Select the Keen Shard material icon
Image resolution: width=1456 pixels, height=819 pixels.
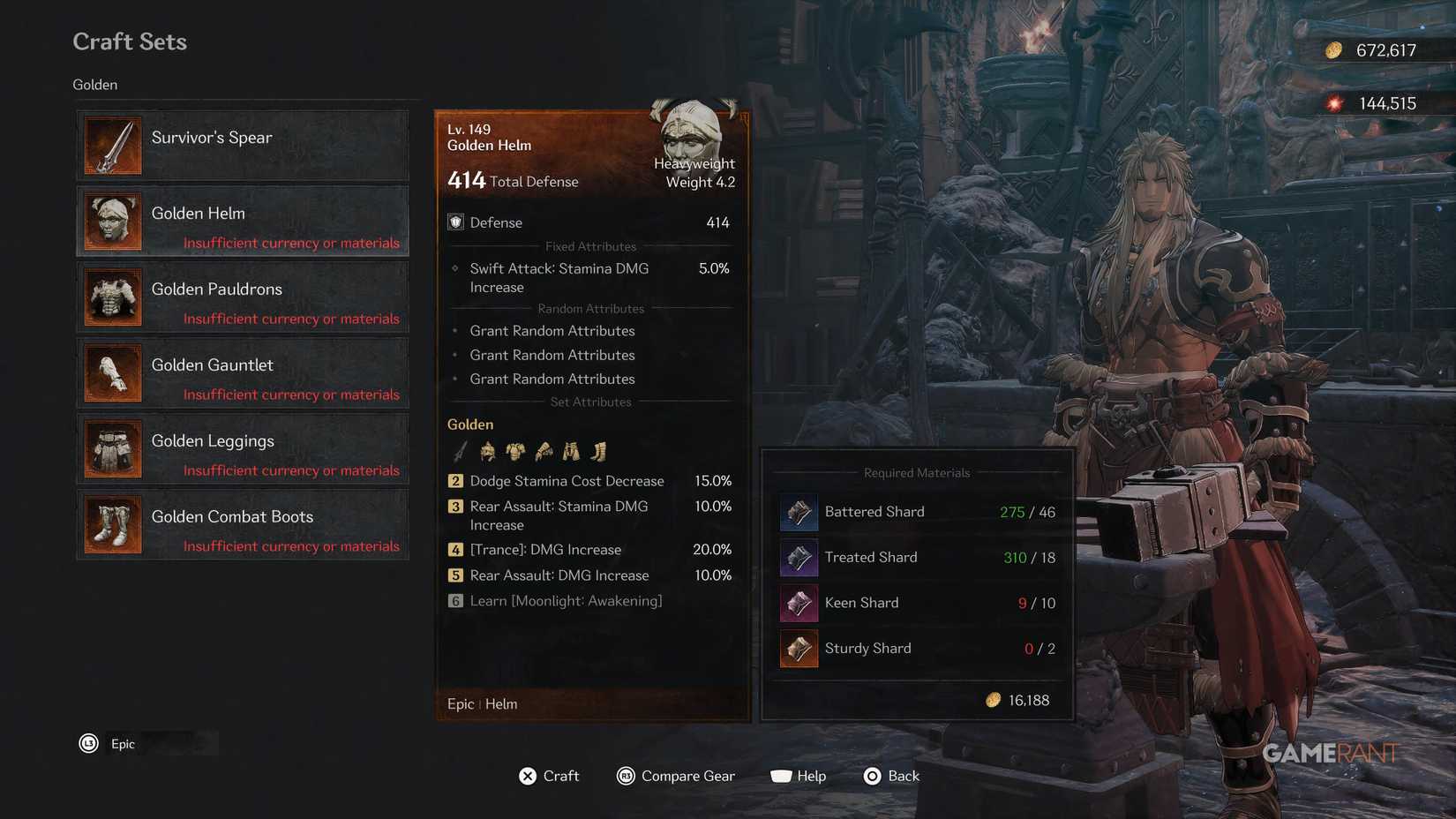(798, 604)
